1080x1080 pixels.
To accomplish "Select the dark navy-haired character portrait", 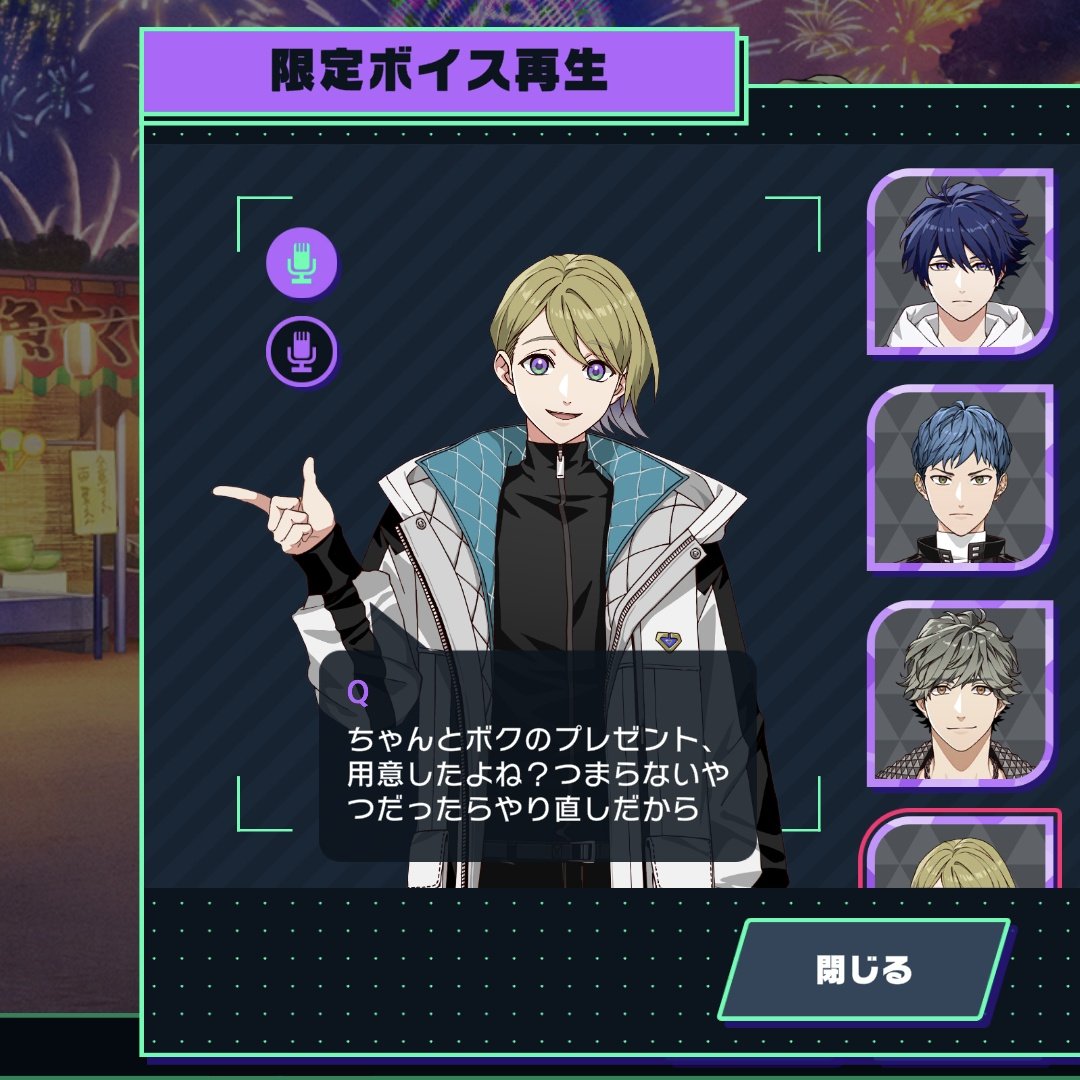I will pyautogui.click(x=961, y=261).
